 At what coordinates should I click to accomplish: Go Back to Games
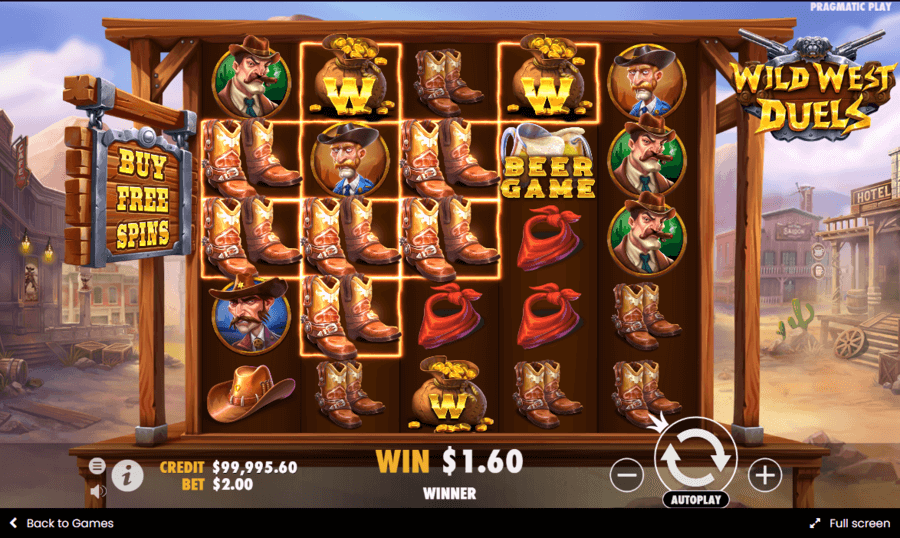(x=62, y=523)
